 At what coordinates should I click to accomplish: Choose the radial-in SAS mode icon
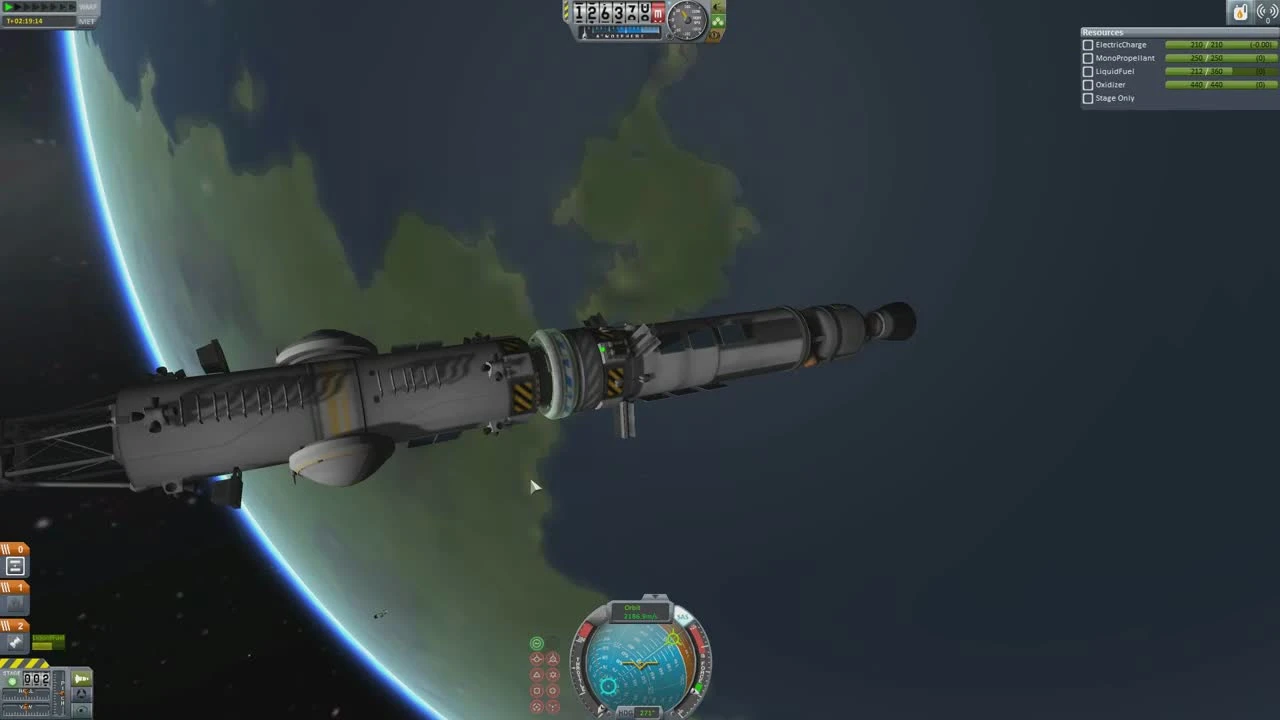537,689
